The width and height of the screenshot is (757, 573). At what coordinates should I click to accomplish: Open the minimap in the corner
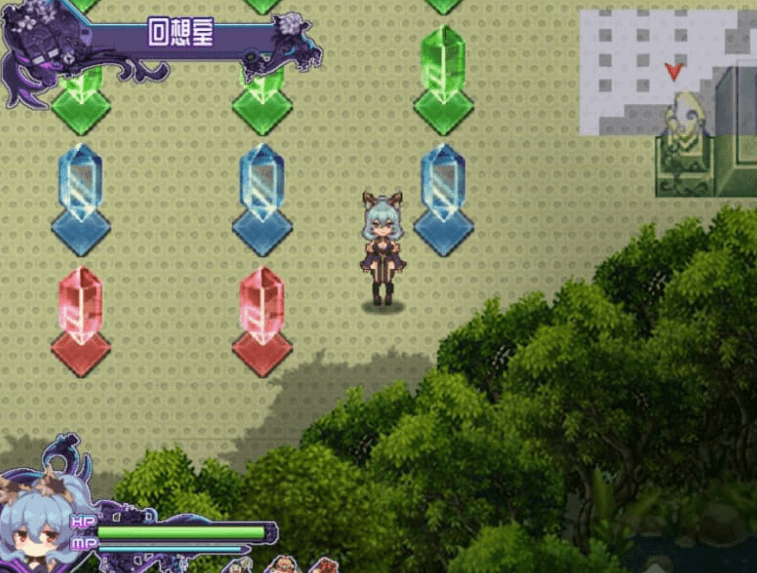667,72
